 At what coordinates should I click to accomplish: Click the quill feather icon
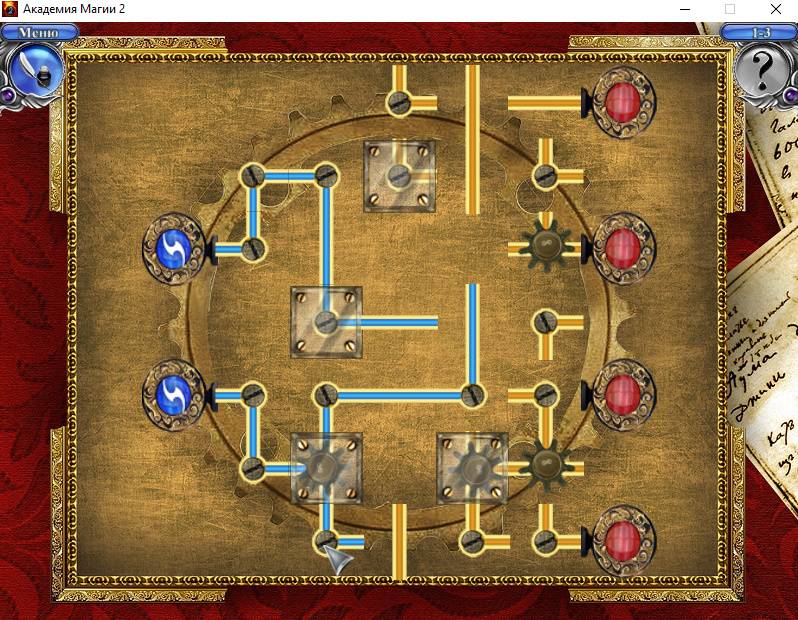pyautogui.click(x=34, y=70)
